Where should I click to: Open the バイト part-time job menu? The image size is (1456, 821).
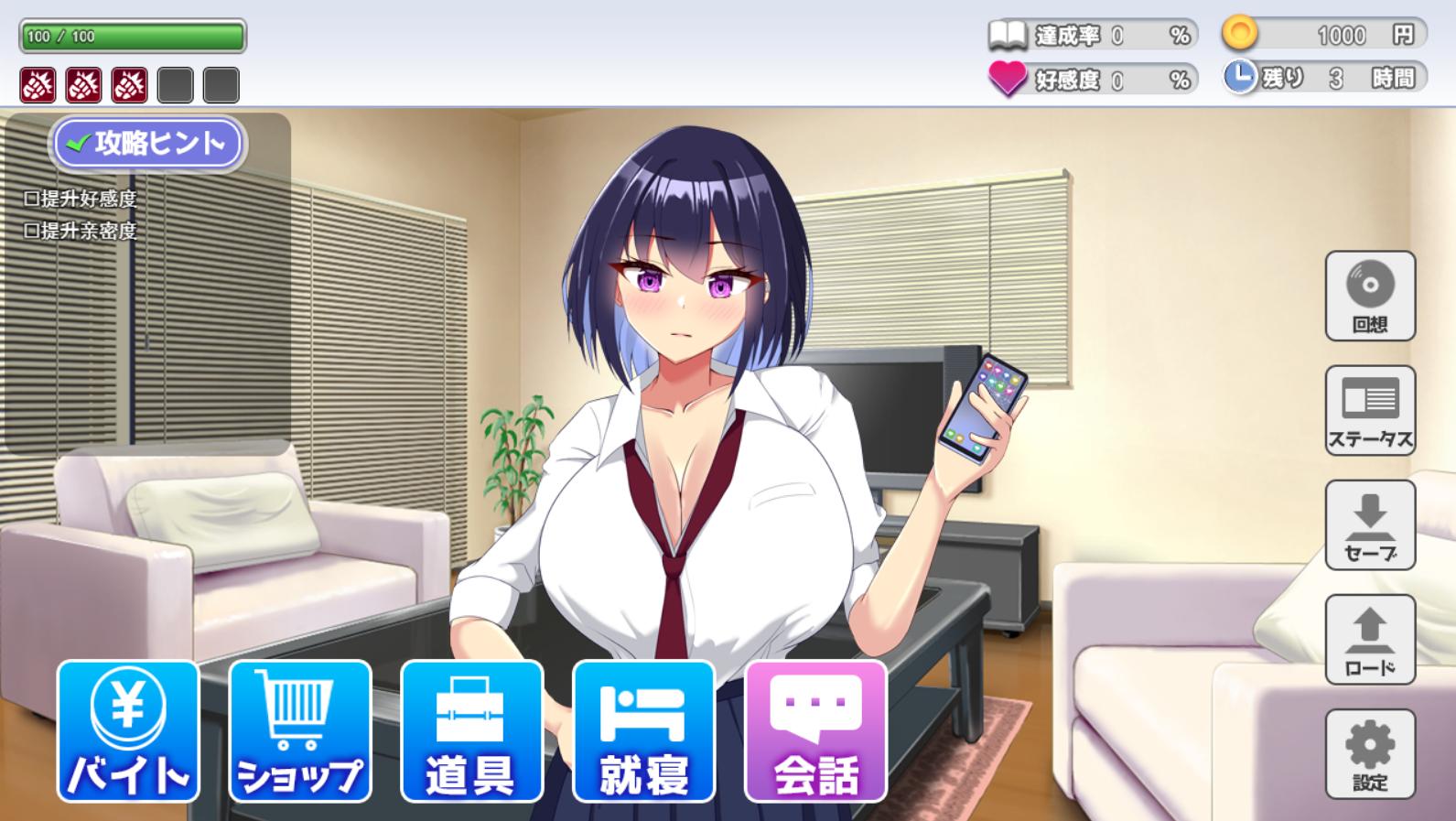(128, 731)
